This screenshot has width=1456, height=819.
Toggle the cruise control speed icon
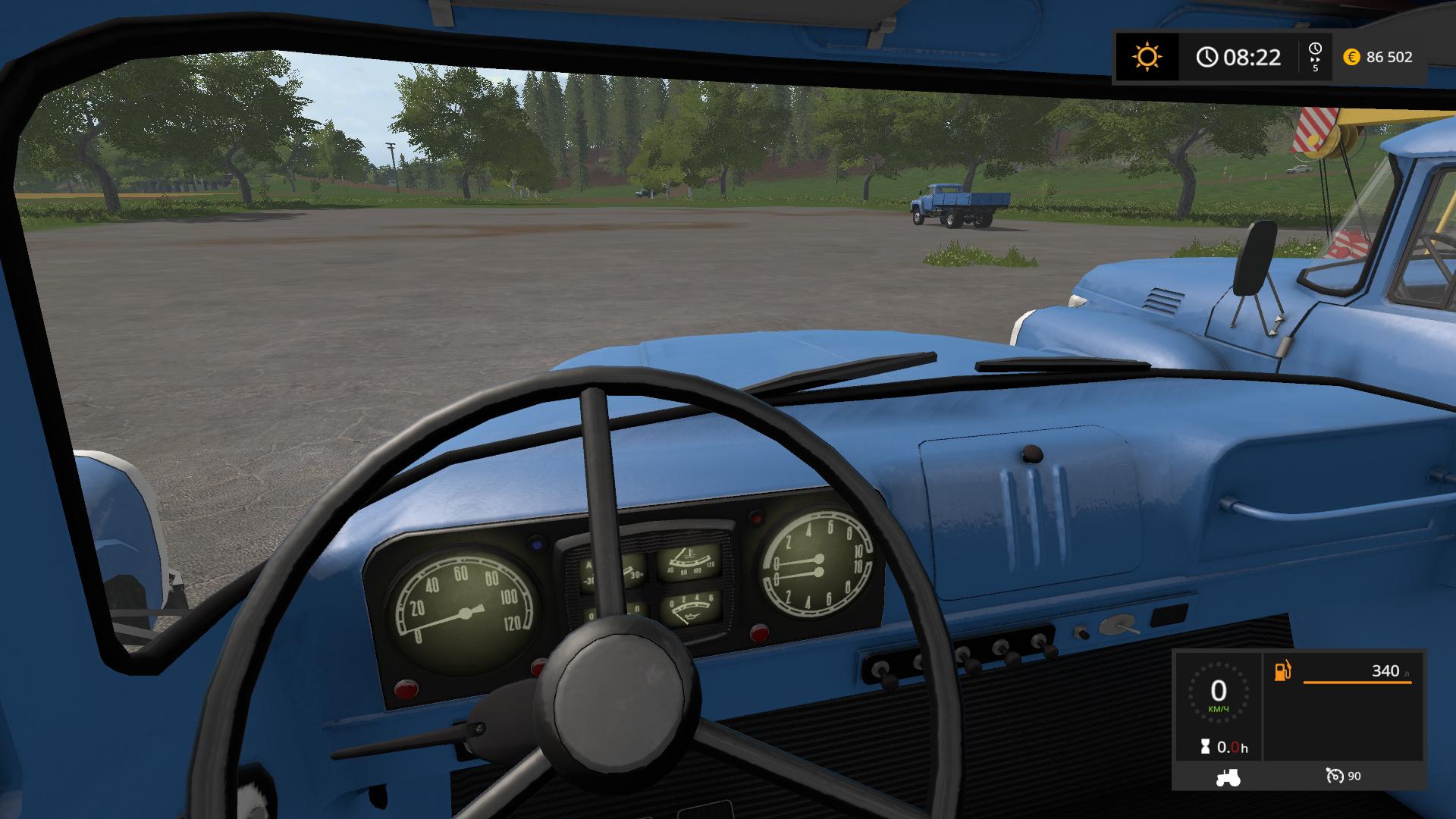pos(1335,776)
